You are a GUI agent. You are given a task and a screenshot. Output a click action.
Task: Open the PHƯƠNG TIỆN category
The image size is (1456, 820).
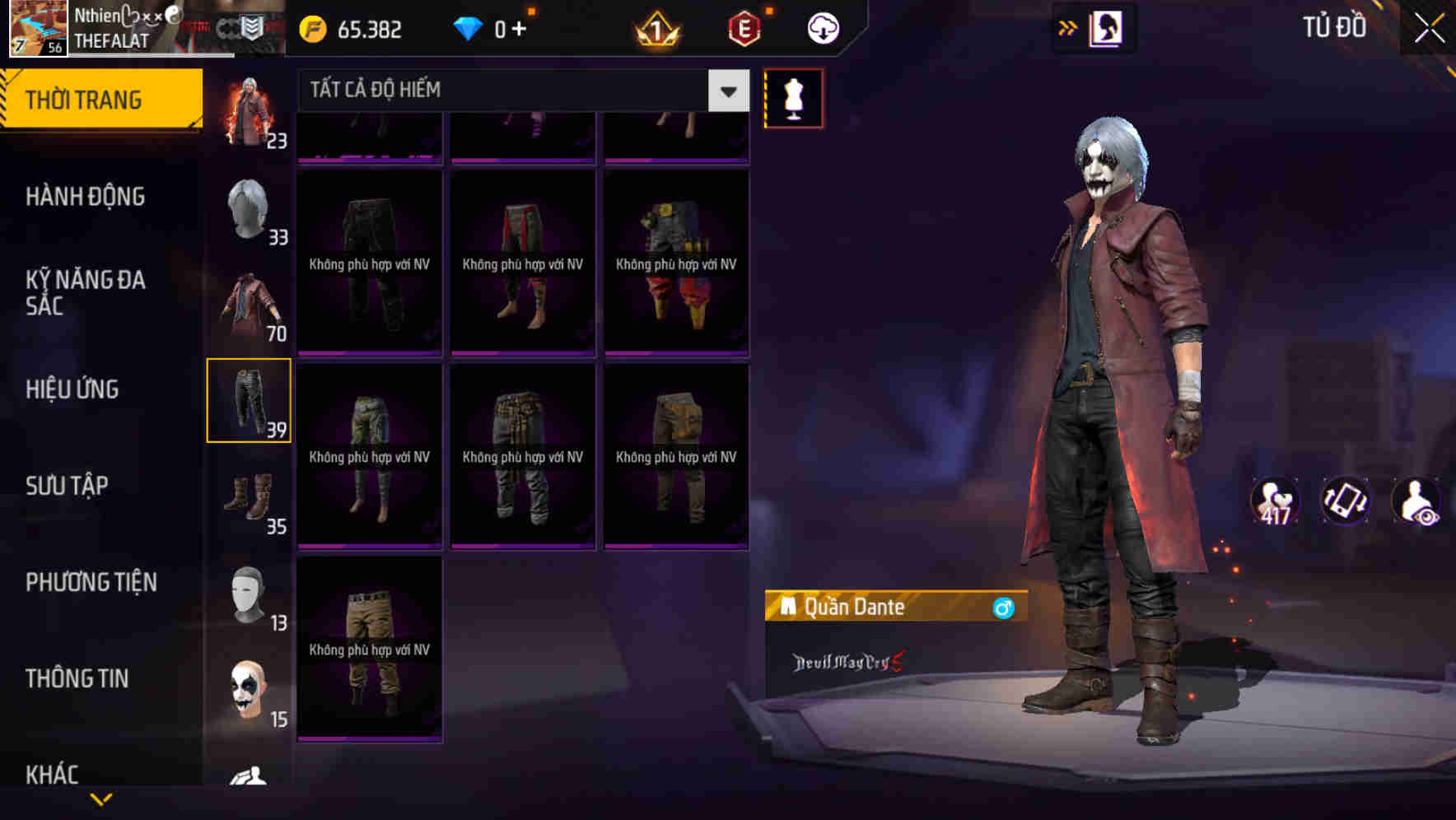click(89, 582)
